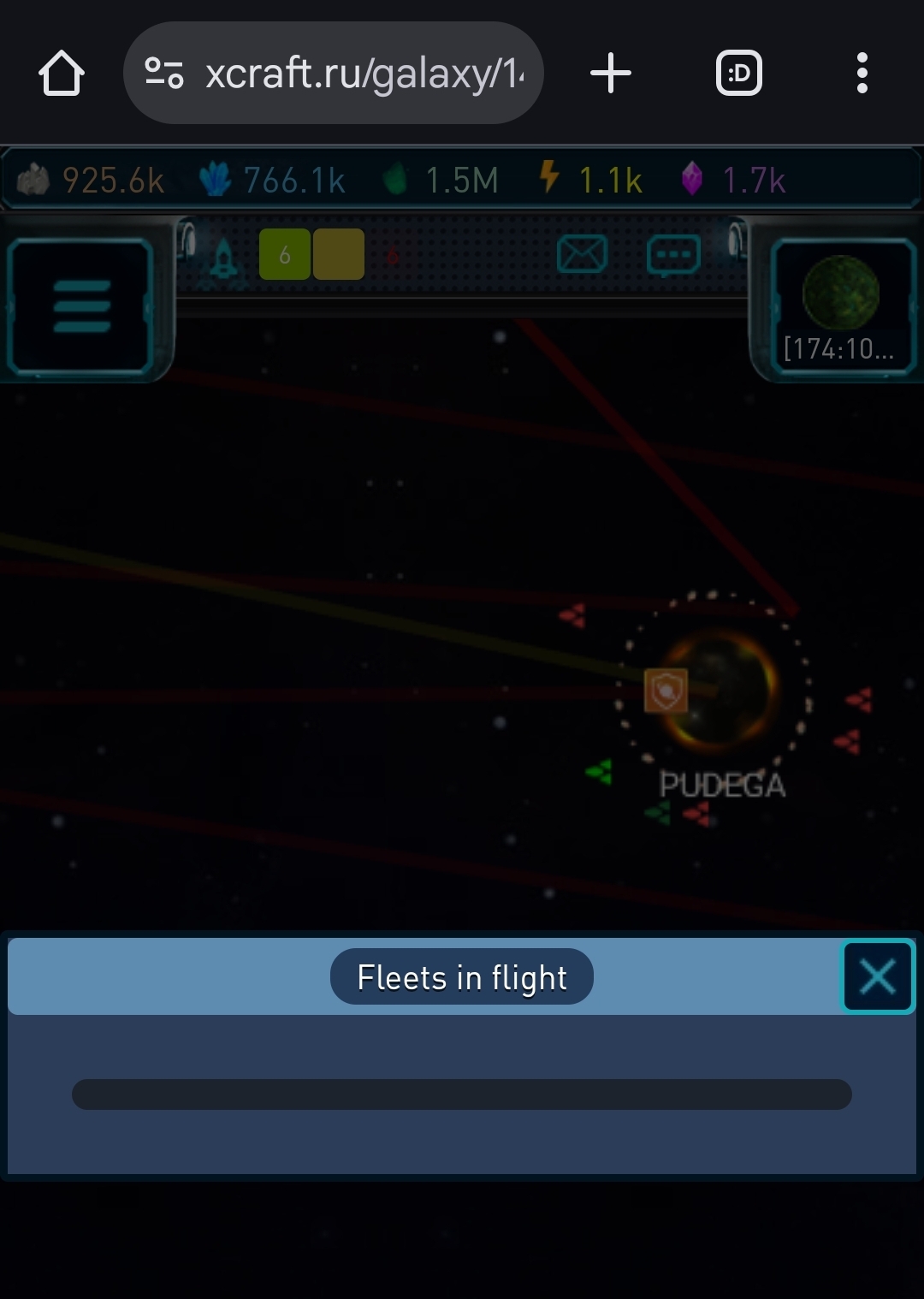Open the hamburger main menu

tap(81, 306)
